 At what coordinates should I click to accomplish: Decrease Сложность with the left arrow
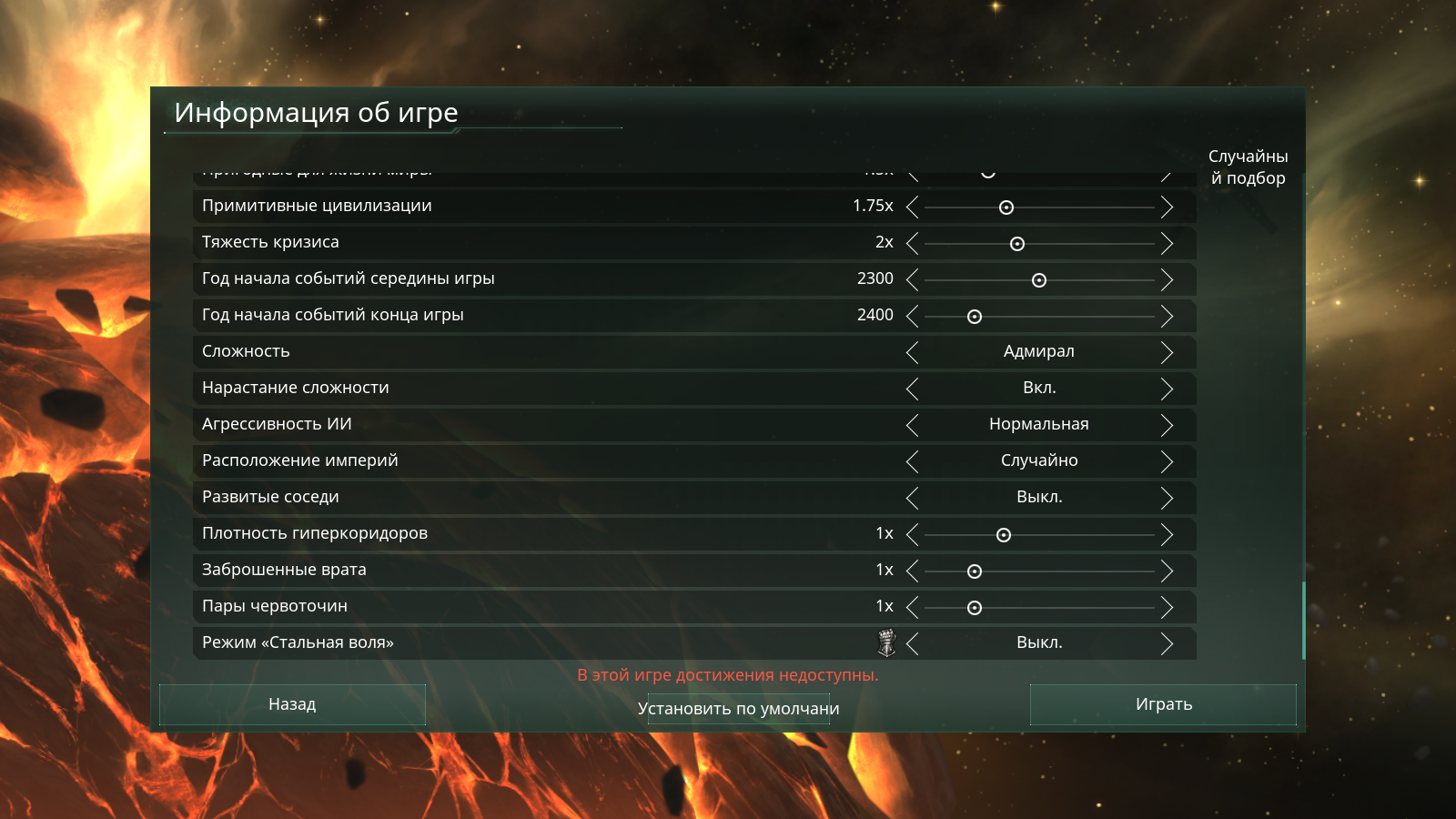click(x=913, y=352)
